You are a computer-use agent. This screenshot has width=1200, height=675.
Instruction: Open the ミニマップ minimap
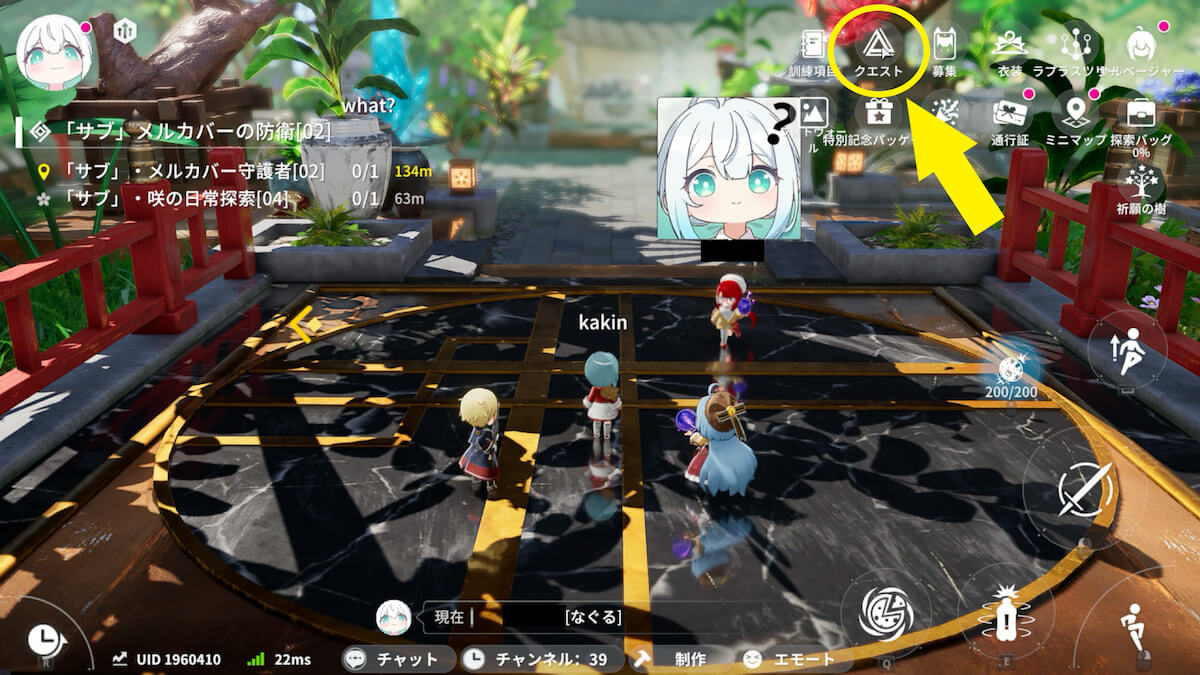[x=1076, y=118]
